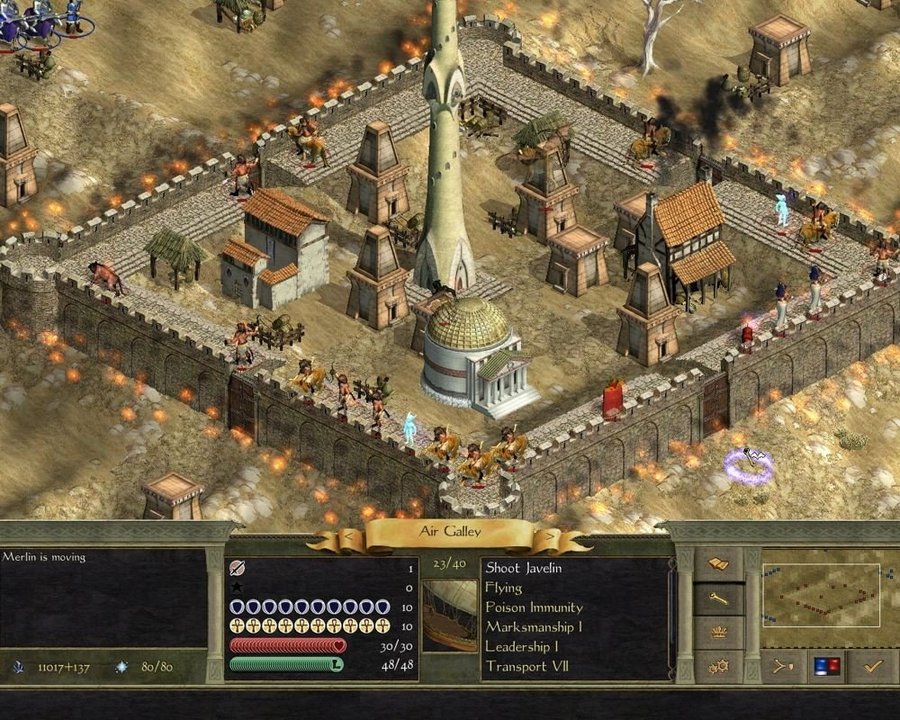Choose the Shoot Javelin ability

click(523, 568)
